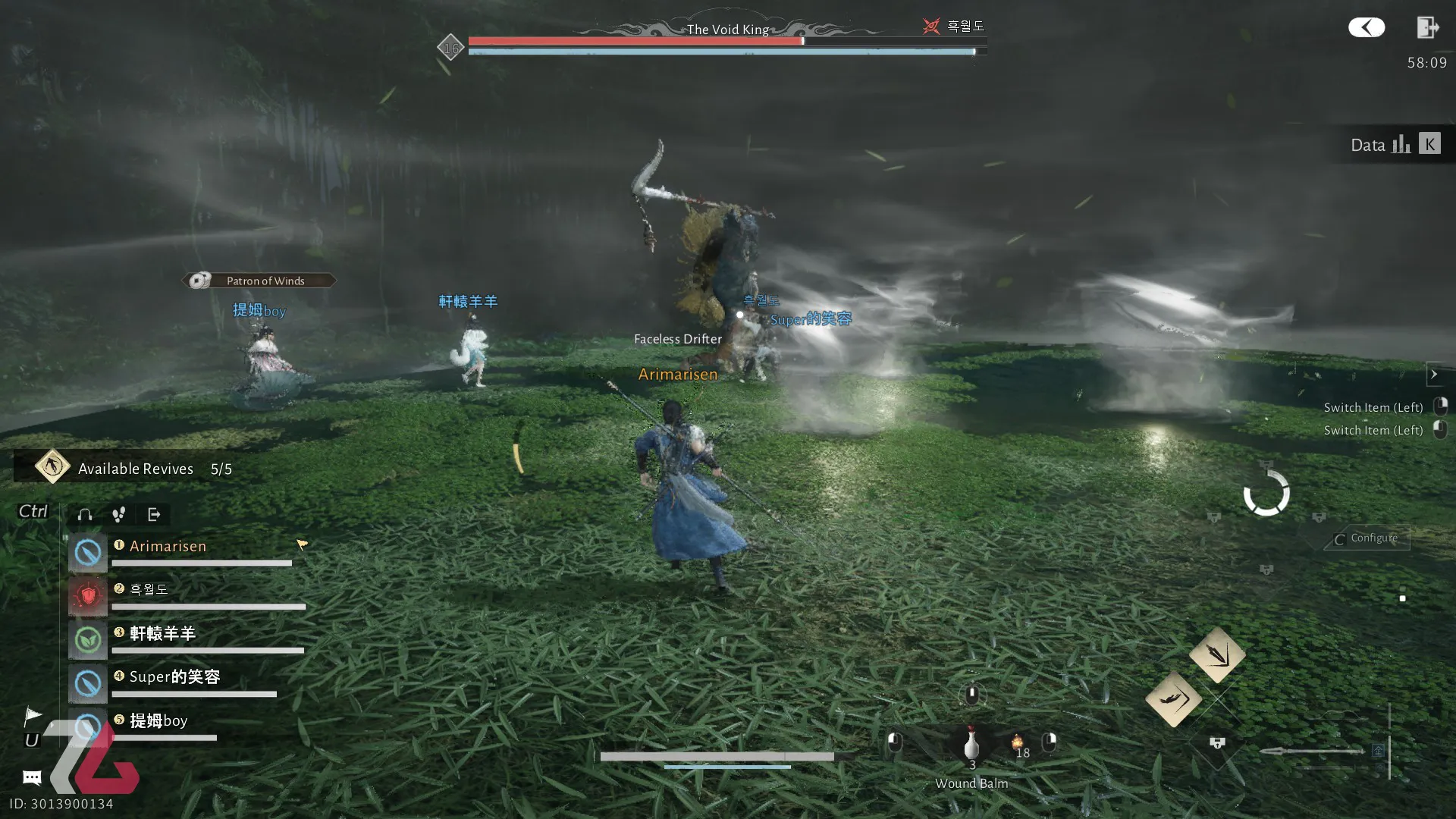
Task: Click the leave party arrow icon
Action: click(x=154, y=515)
